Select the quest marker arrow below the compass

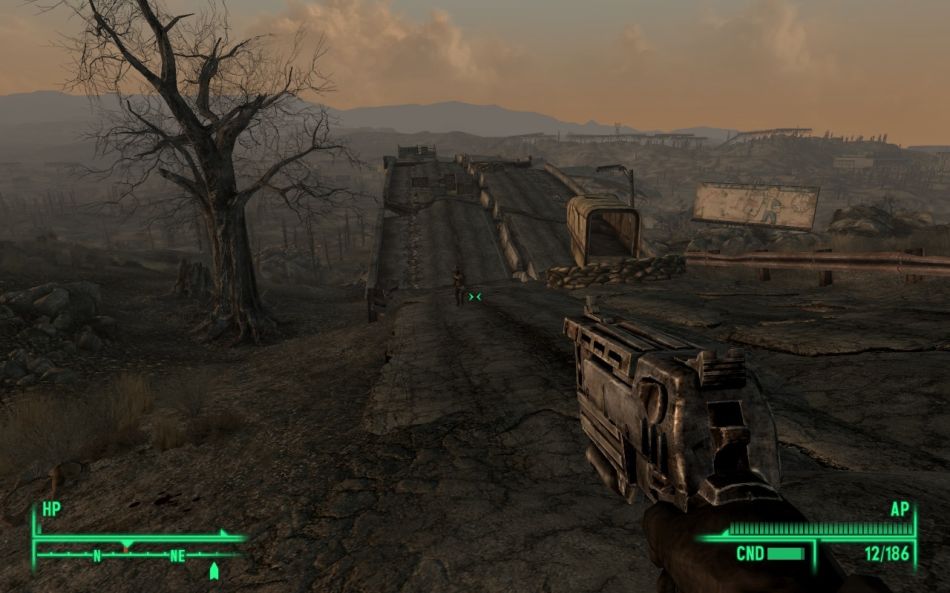click(x=213, y=571)
